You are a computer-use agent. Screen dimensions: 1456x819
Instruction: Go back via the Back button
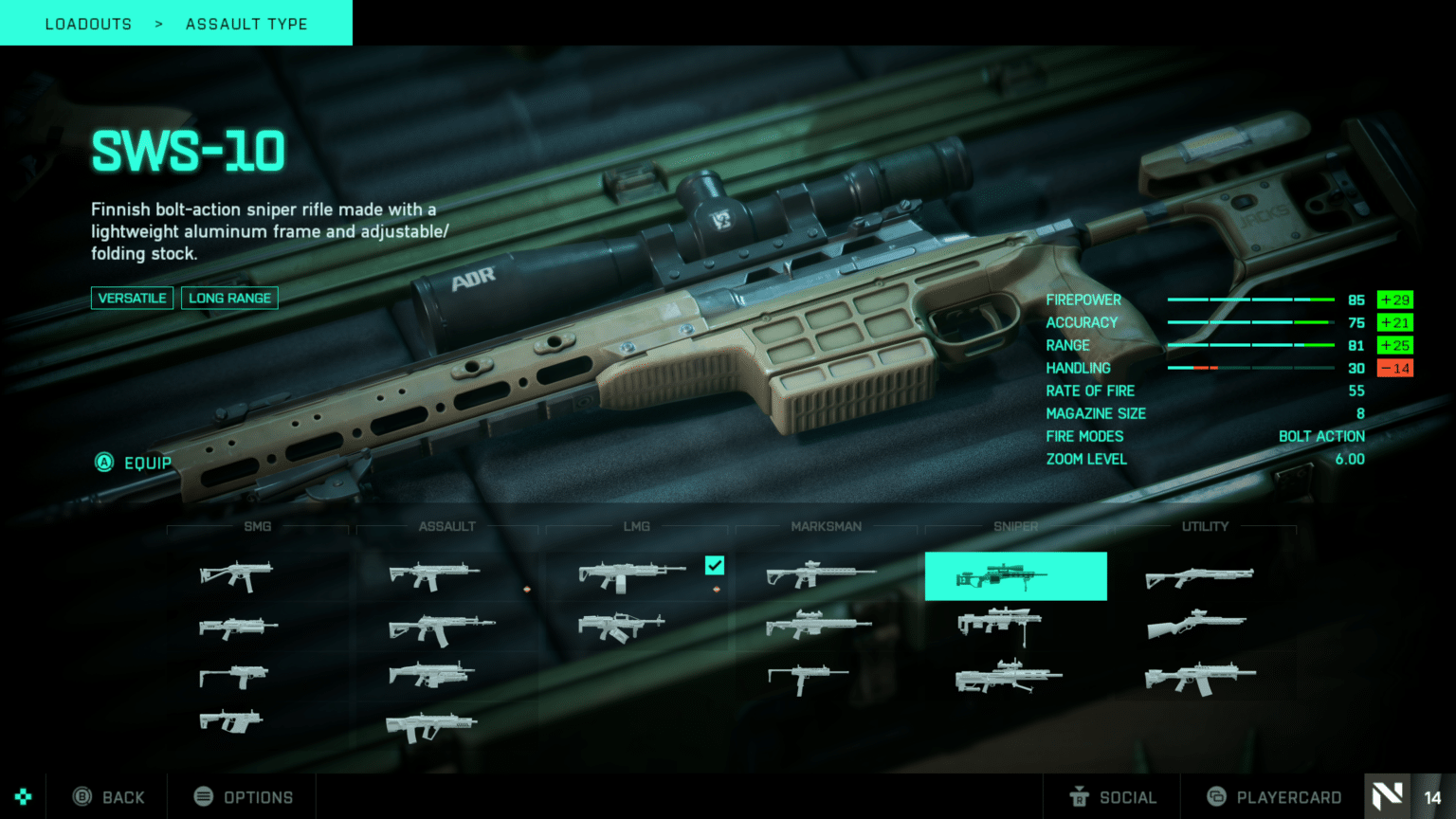(x=110, y=797)
